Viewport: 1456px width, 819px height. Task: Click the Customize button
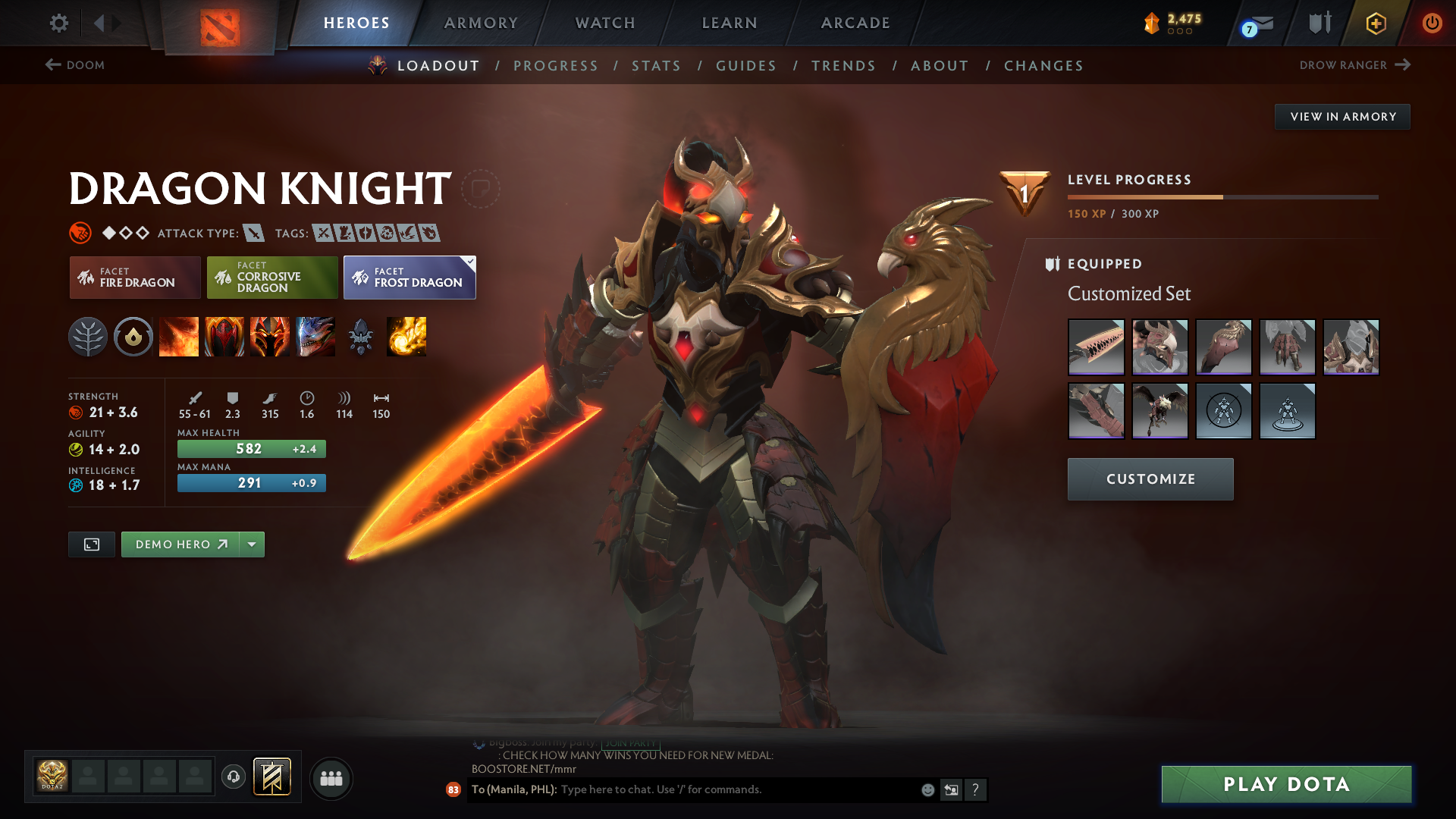(x=1150, y=479)
